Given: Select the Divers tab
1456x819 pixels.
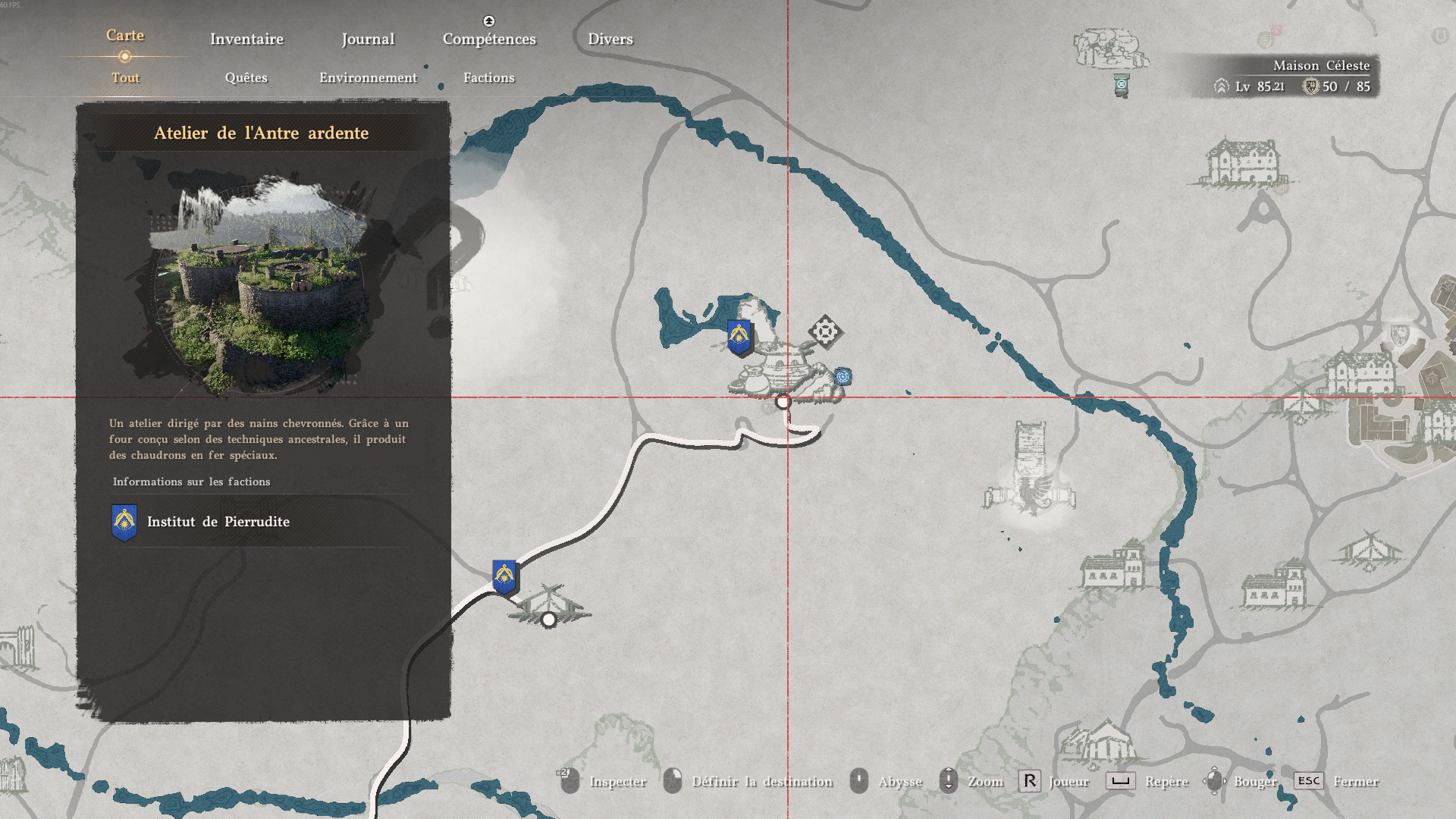Looking at the screenshot, I should point(610,39).
